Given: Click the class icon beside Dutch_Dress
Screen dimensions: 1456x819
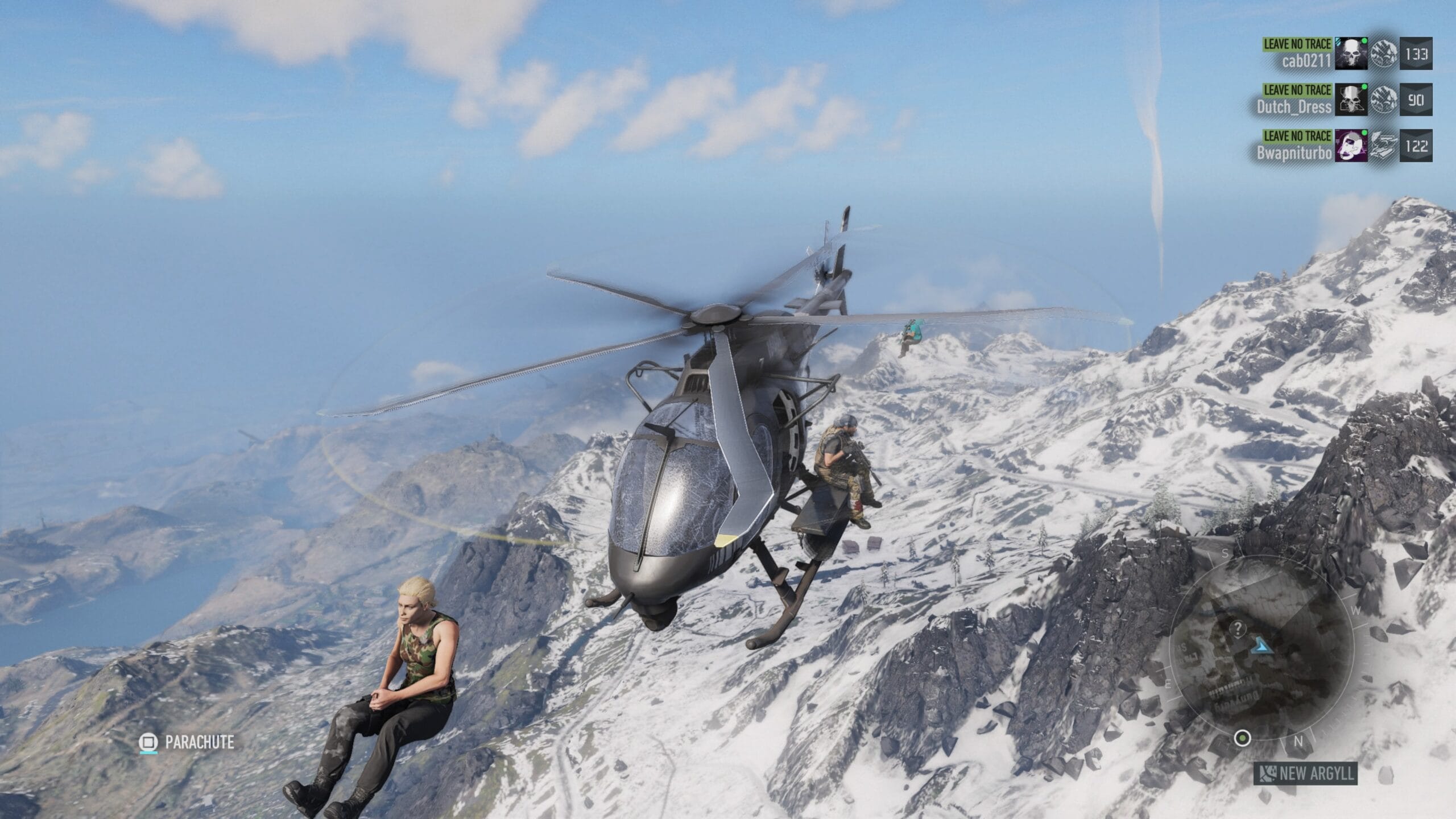Looking at the screenshot, I should [1383, 100].
